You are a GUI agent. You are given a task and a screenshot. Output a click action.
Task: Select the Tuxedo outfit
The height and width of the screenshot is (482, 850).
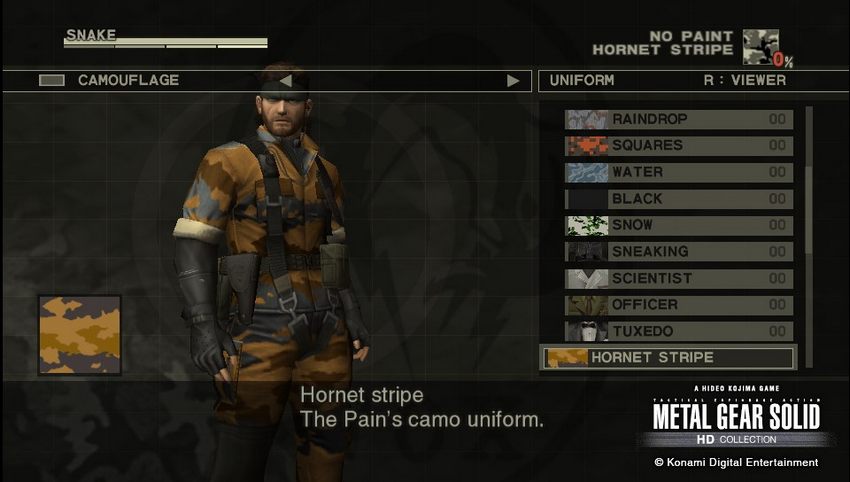[678, 331]
